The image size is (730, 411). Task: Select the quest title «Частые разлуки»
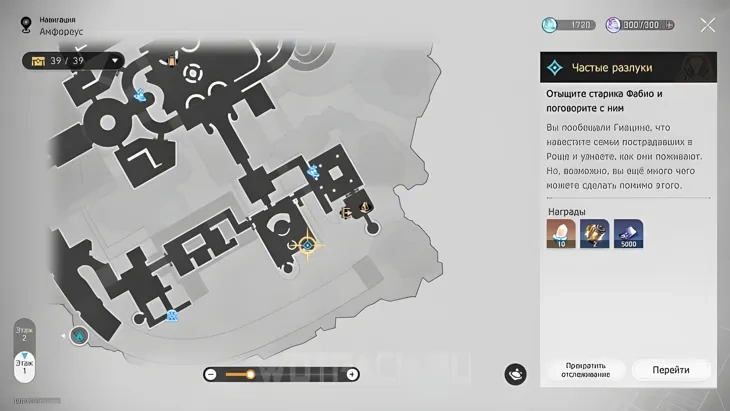click(x=612, y=68)
